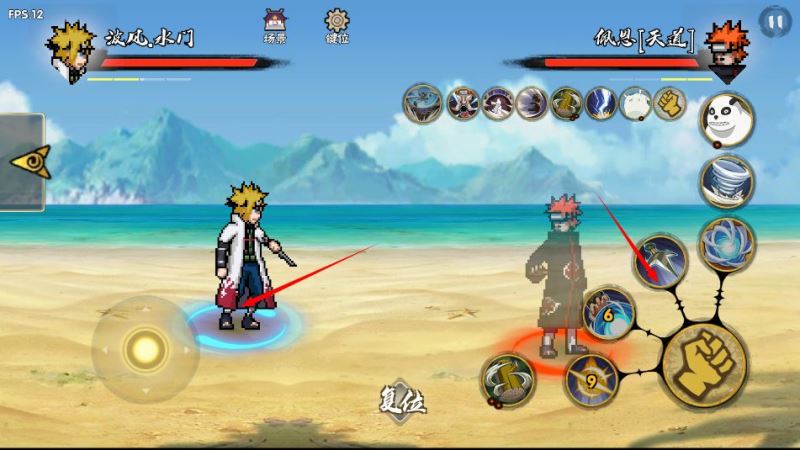Open the 键位 key layout settings
Viewport: 800px width, 450px height.
pos(337,24)
